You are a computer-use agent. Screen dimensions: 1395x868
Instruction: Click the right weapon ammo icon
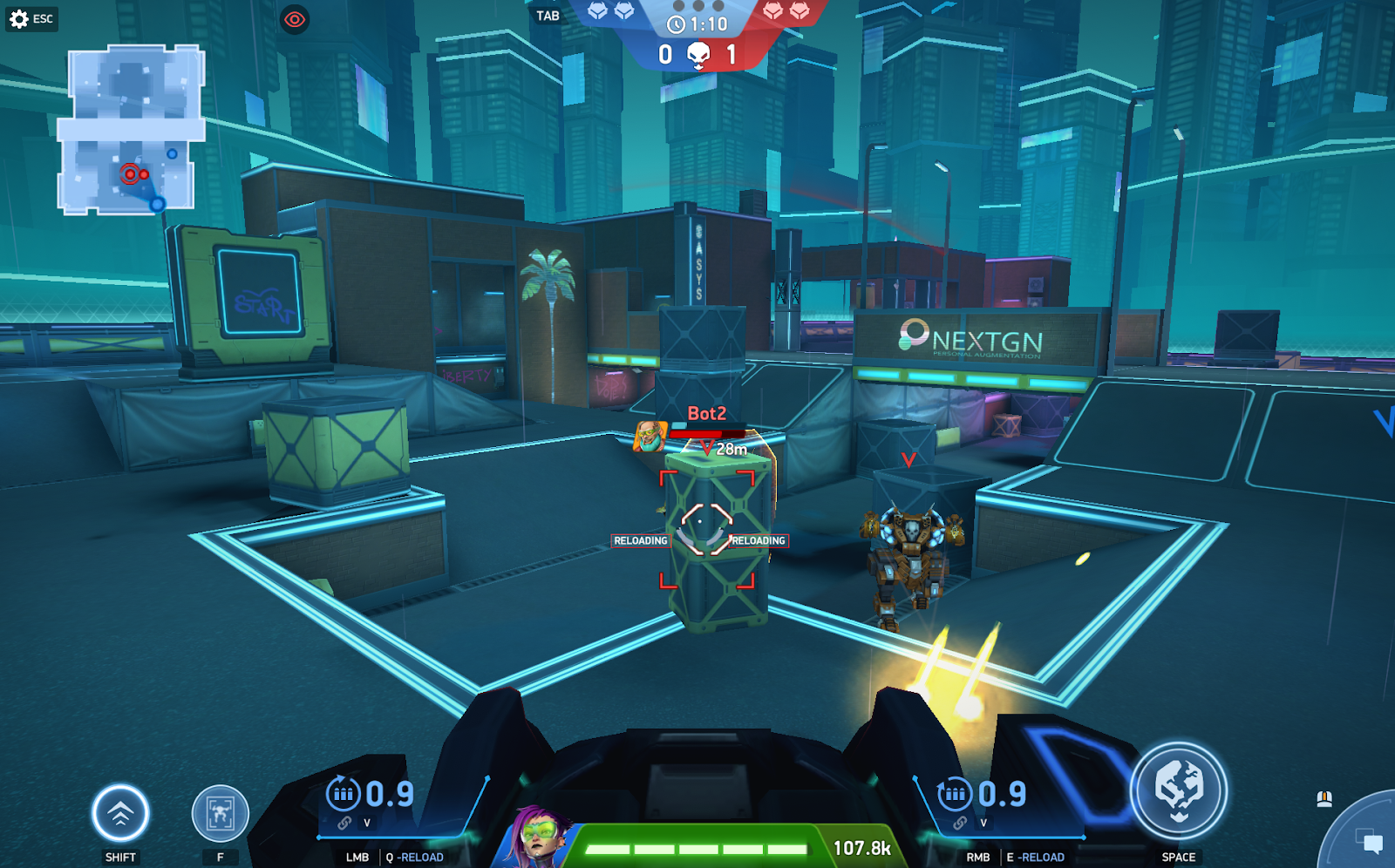click(x=954, y=794)
